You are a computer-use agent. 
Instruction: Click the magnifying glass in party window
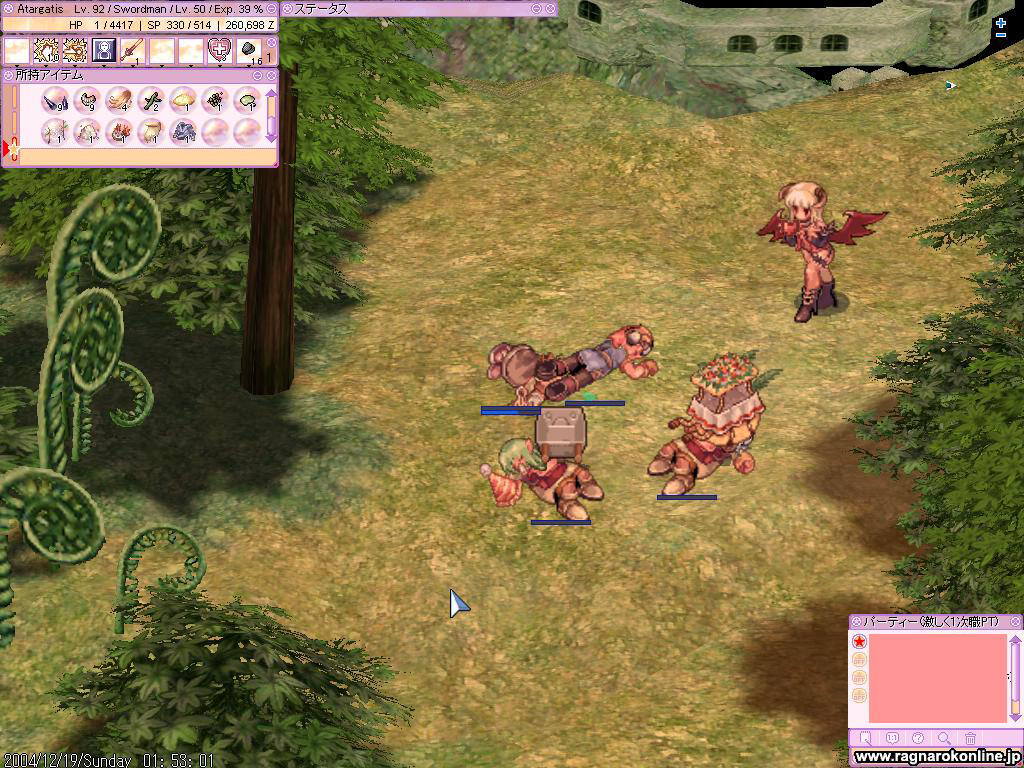(944, 739)
